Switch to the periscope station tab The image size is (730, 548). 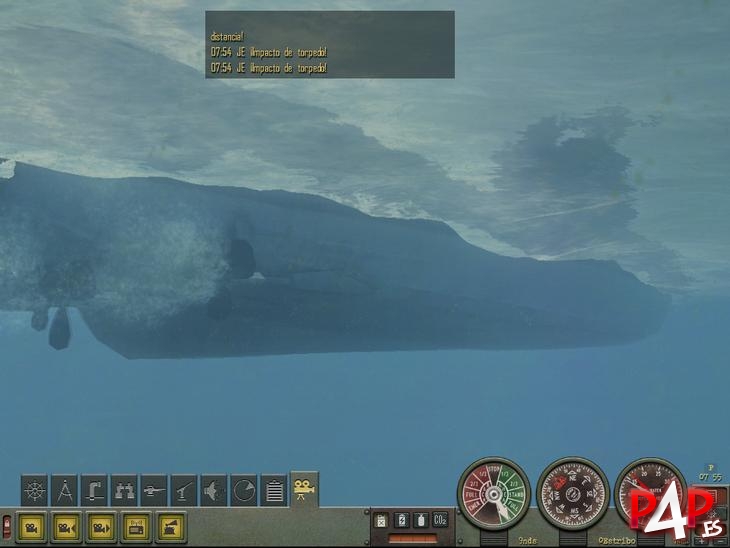pyautogui.click(x=95, y=490)
